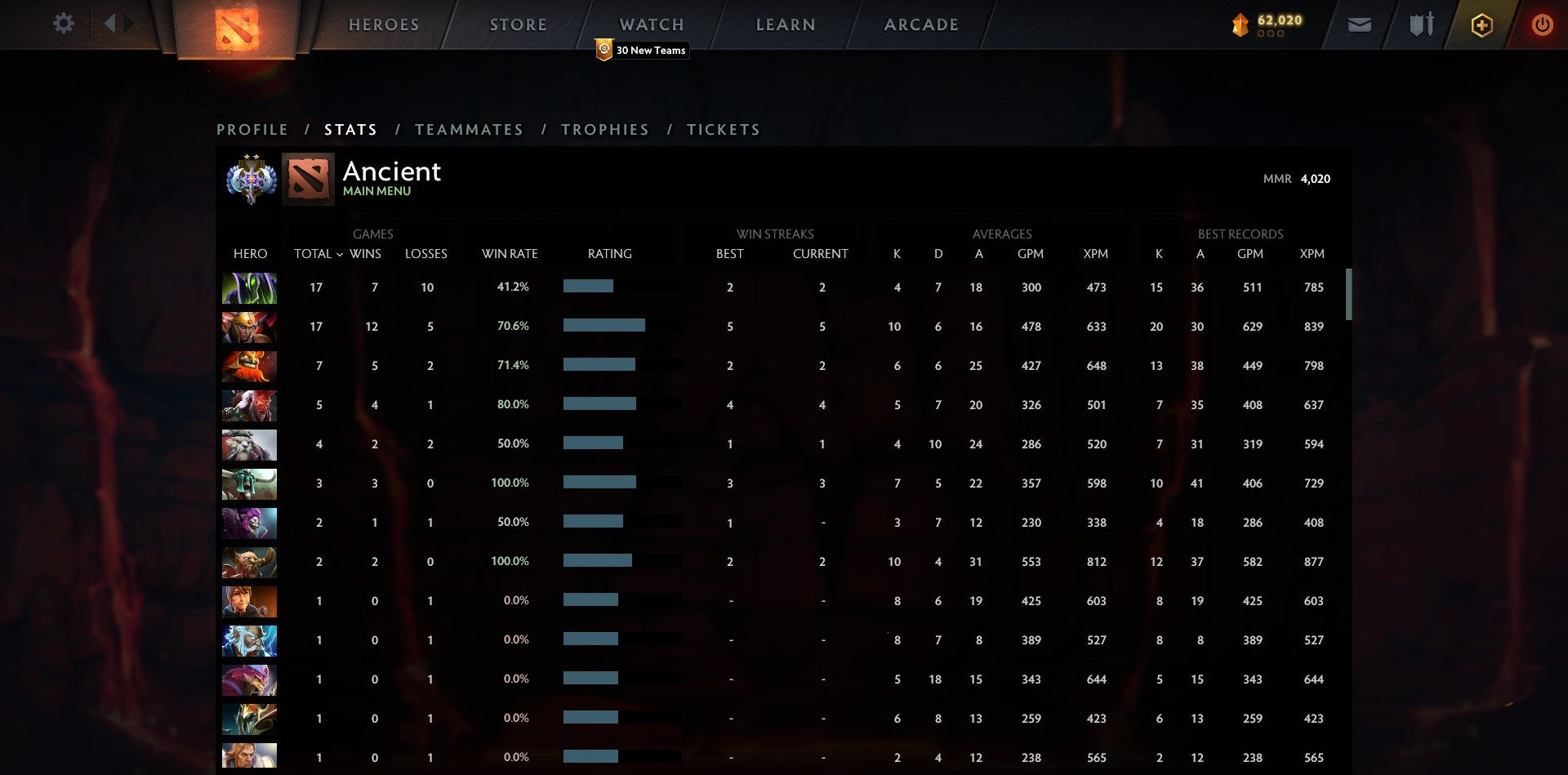Click the MAIN MENU link under Ancient
The image size is (1568, 775).
pos(376,191)
